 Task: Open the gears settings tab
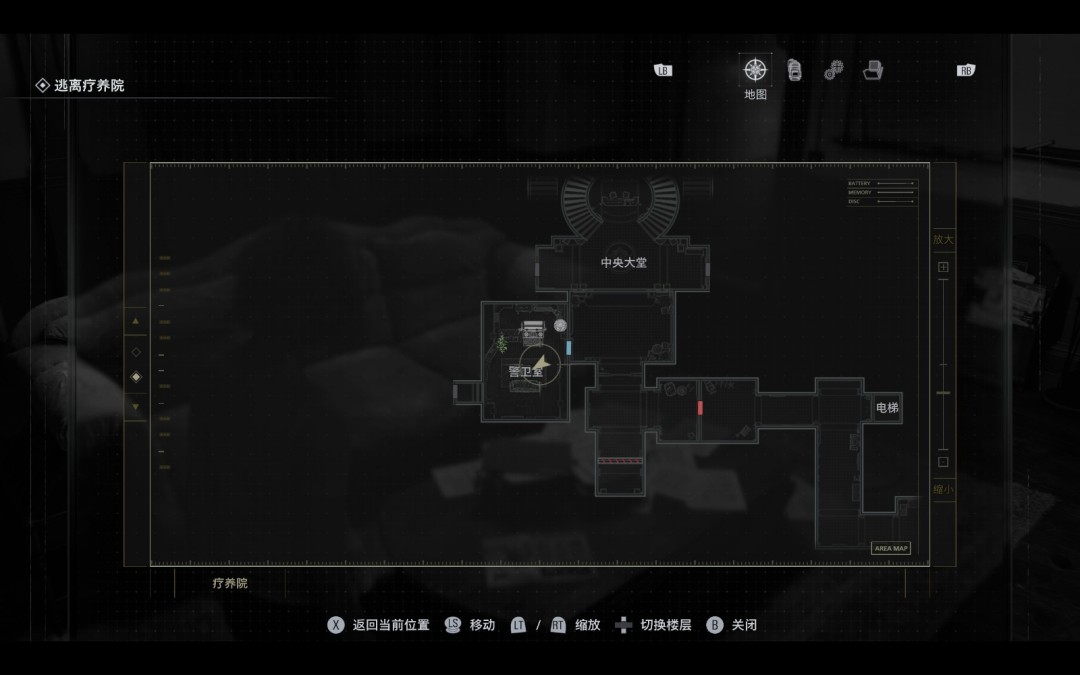pos(833,70)
